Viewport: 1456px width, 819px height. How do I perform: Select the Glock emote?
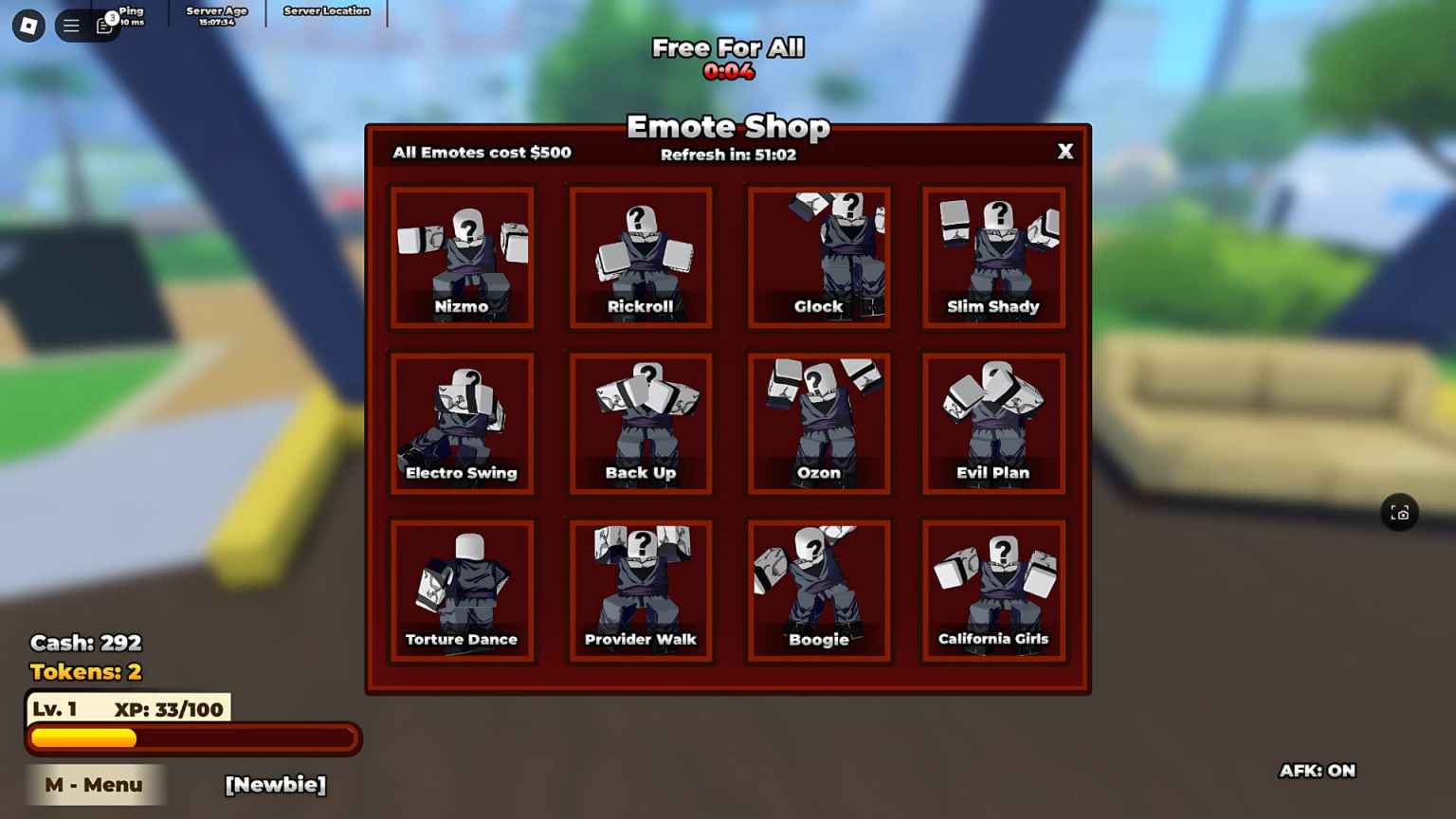tap(819, 257)
